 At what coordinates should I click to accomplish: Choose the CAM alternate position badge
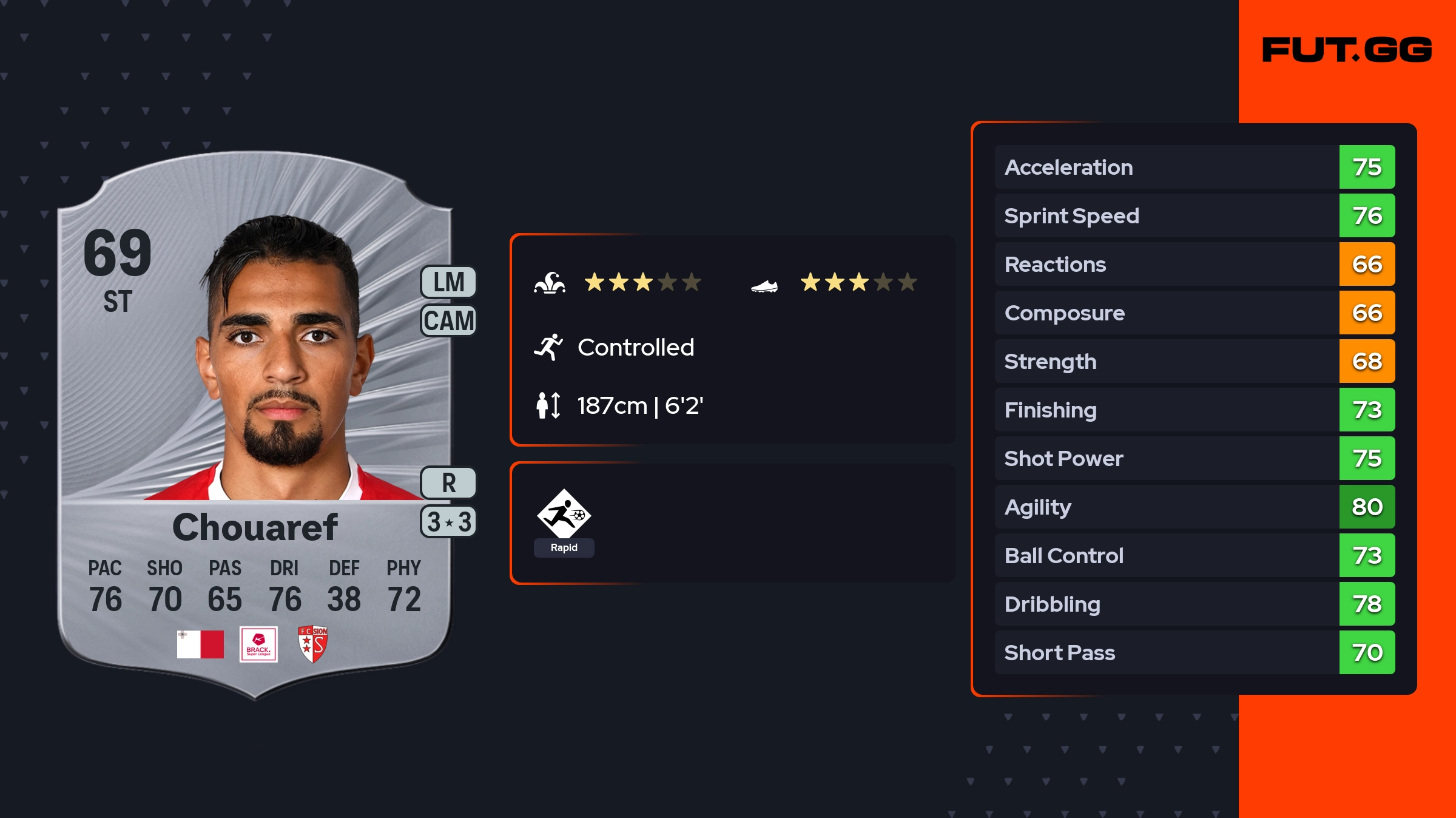pyautogui.click(x=448, y=320)
